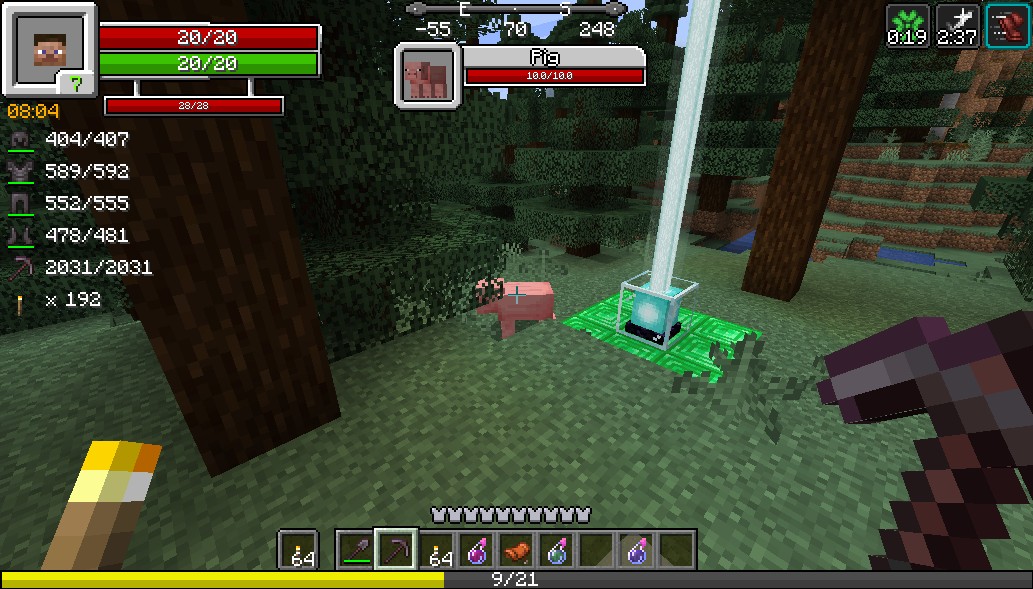Click the leggings durability icon
The width and height of the screenshot is (1033, 589).
[x=21, y=204]
